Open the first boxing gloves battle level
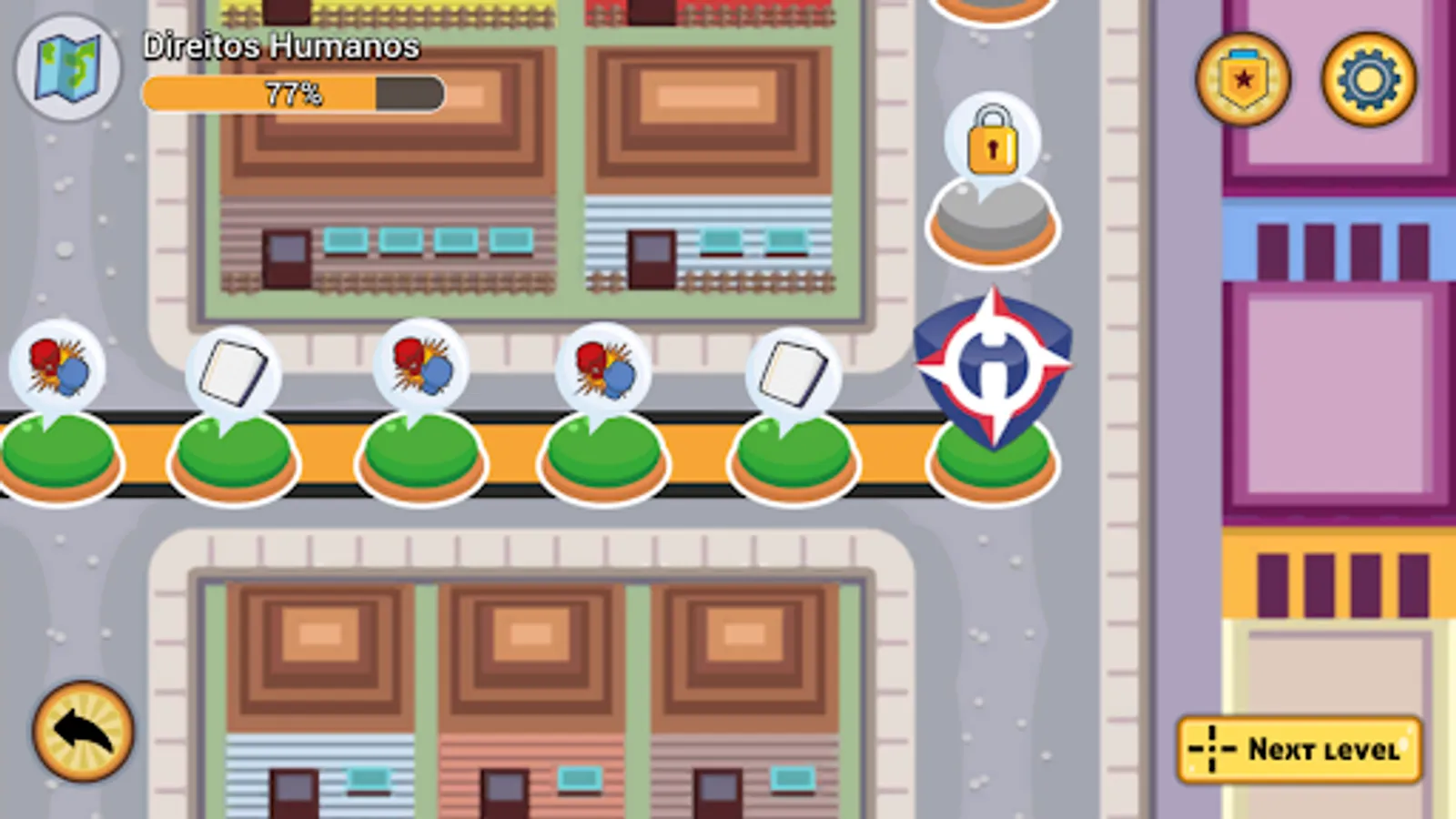 click(55, 368)
